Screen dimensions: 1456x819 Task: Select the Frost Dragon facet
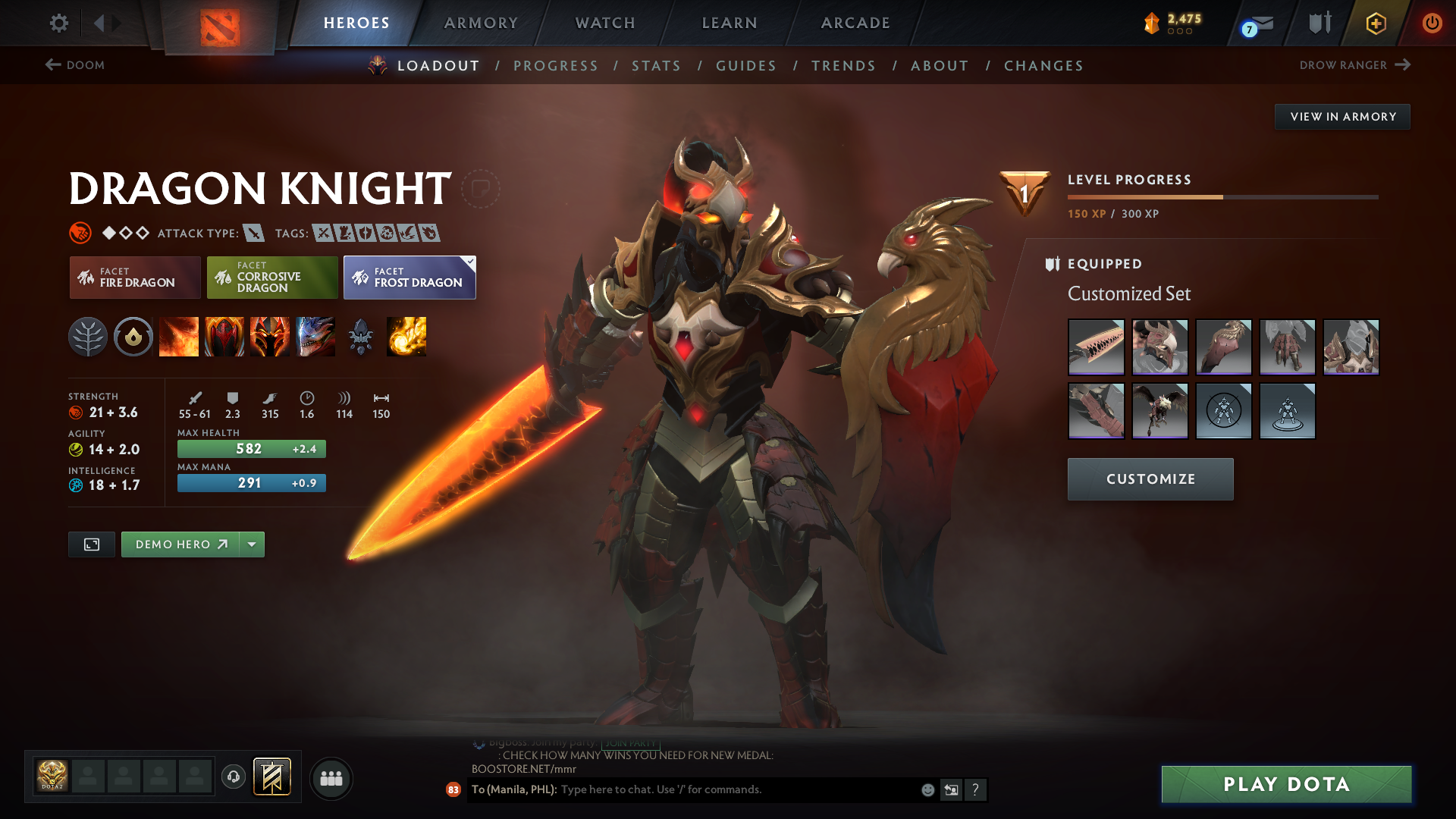click(409, 278)
